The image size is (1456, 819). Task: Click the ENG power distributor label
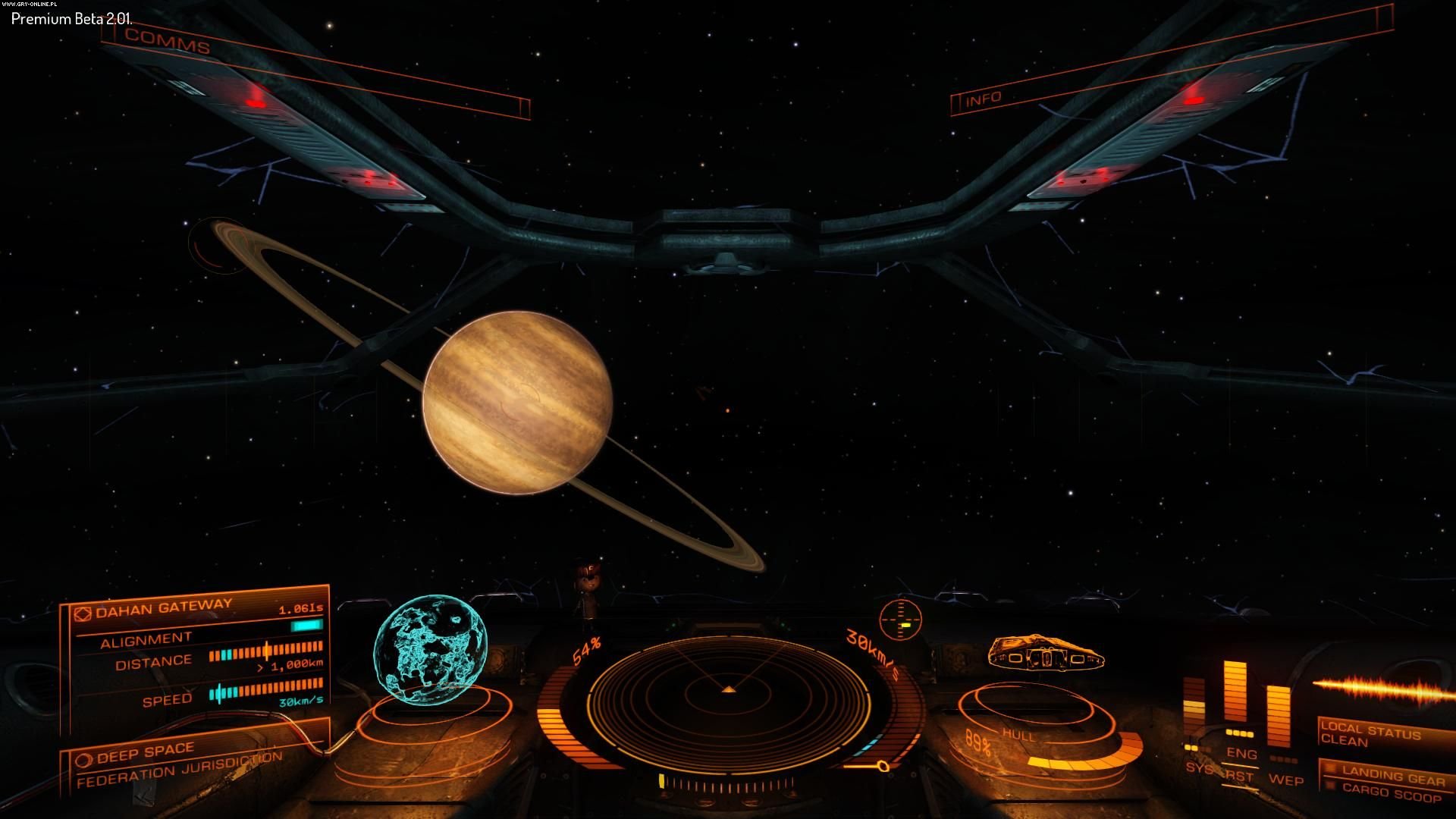(x=1241, y=753)
